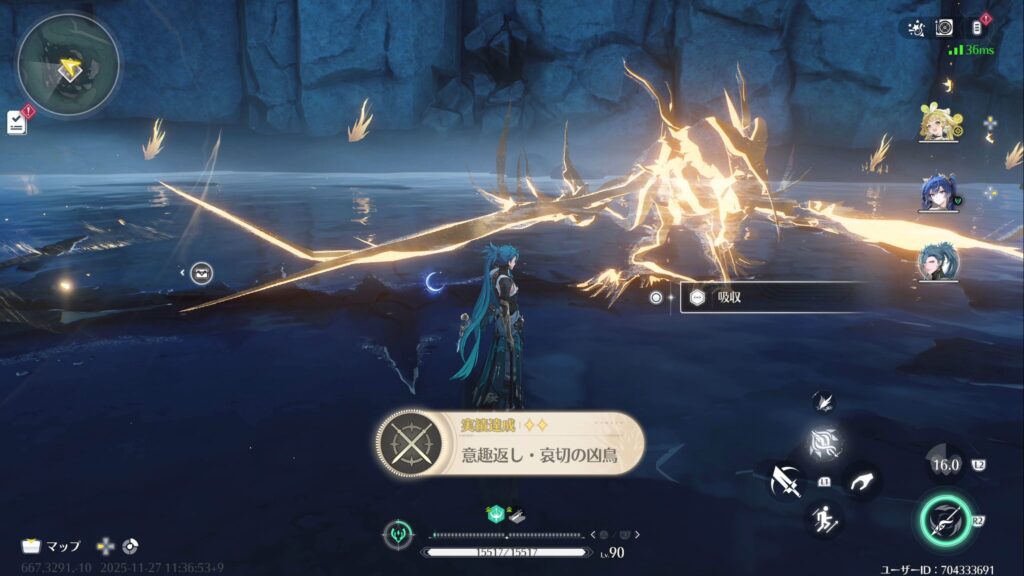Tap the small downward arrow icon above skills
This screenshot has width=1024, height=576.
[823, 399]
